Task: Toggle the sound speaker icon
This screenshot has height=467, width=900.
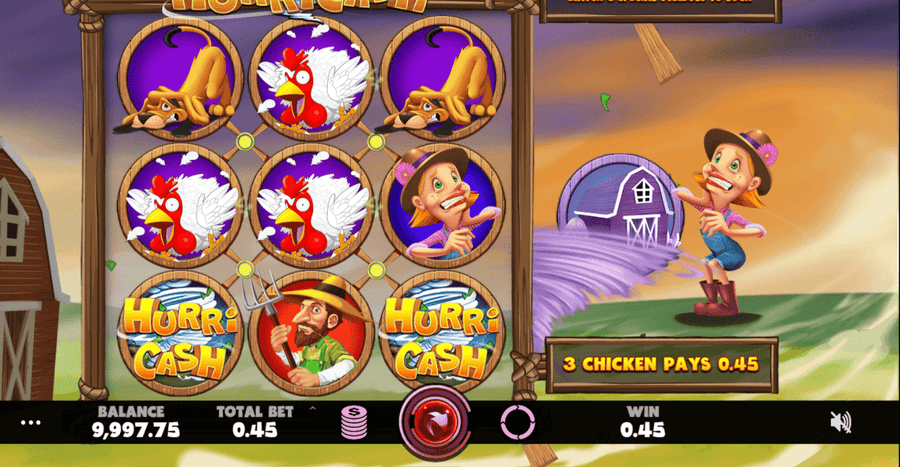Action: pyautogui.click(x=841, y=422)
